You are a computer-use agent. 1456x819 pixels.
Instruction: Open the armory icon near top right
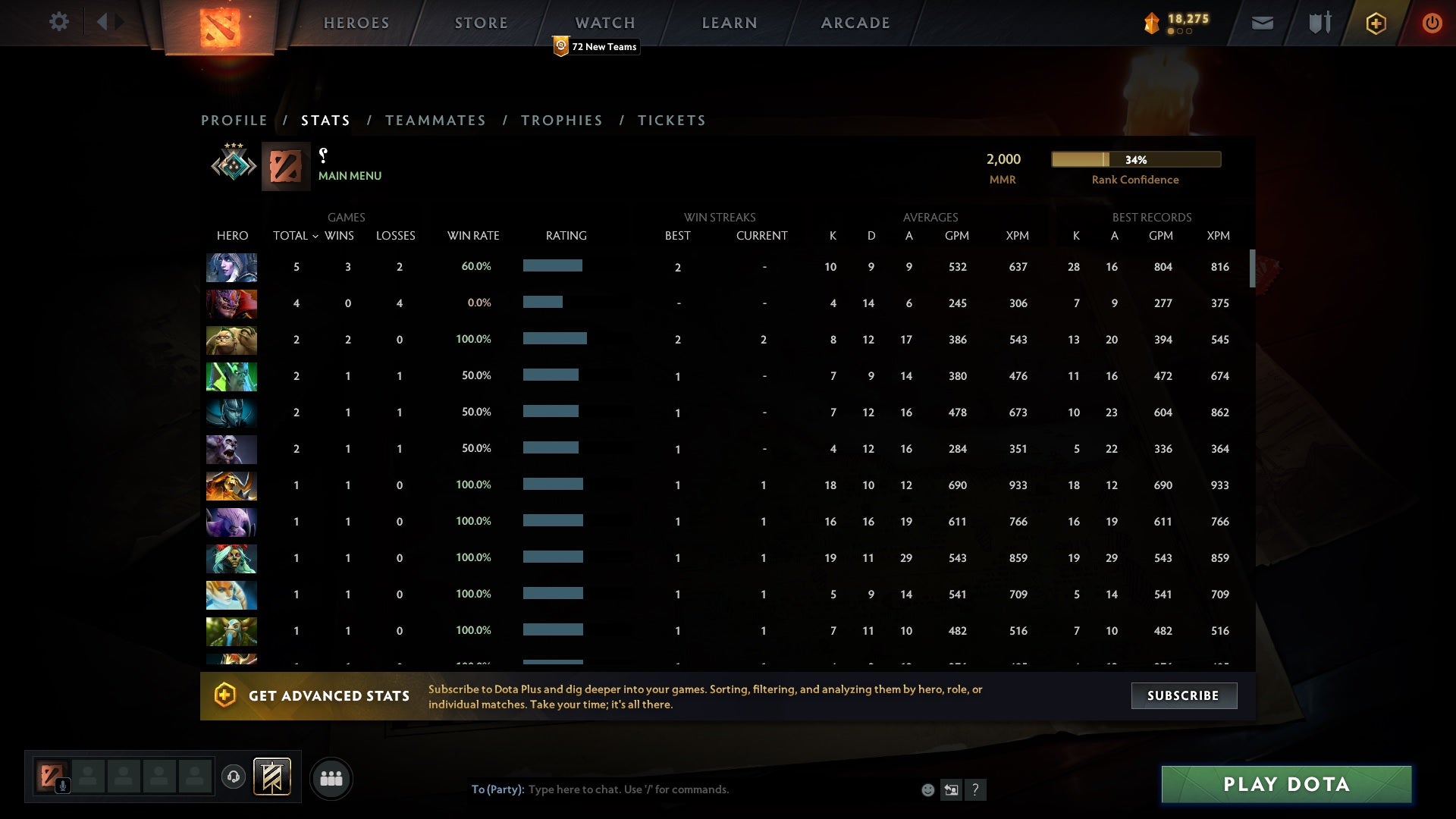(1319, 23)
